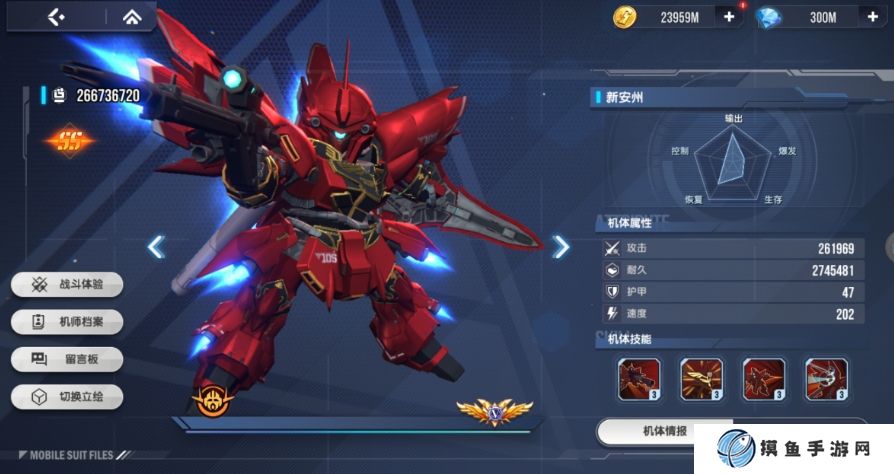The width and height of the screenshot is (894, 474).
Task: Open the 机师档案 pilot file
Action: tap(66, 322)
